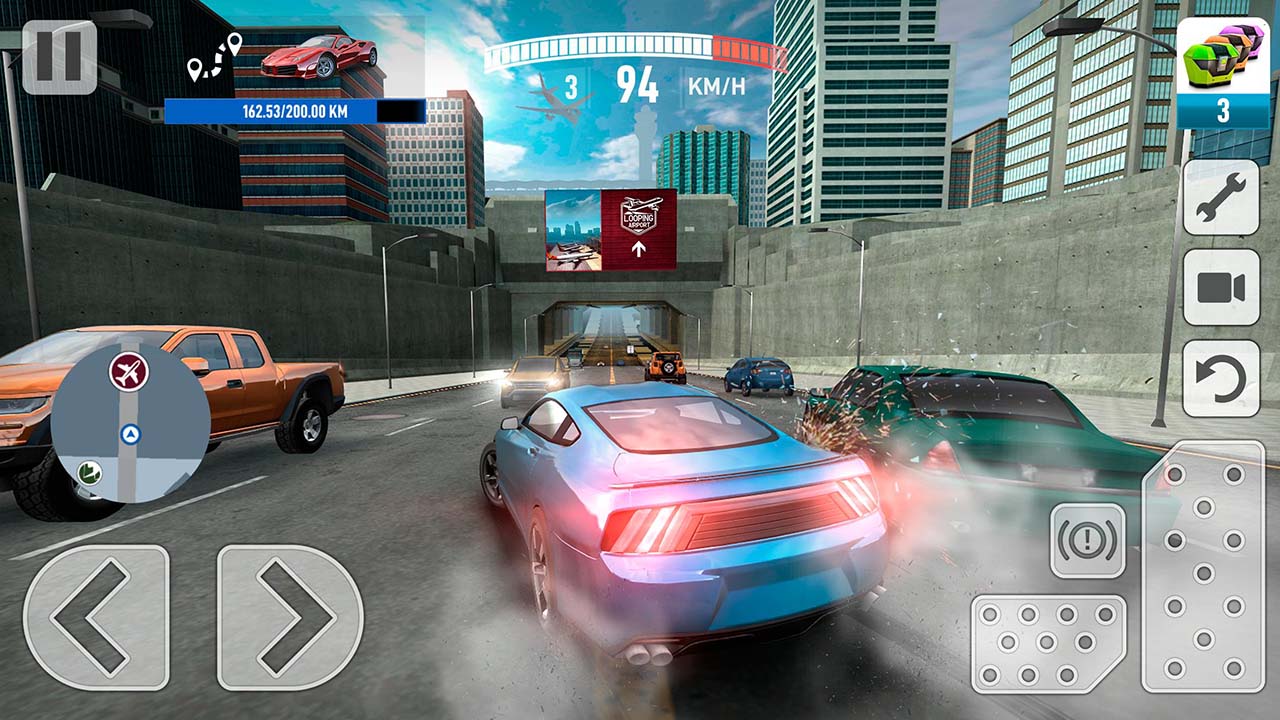
Task: Steer right with the right arrow
Action: coord(290,617)
